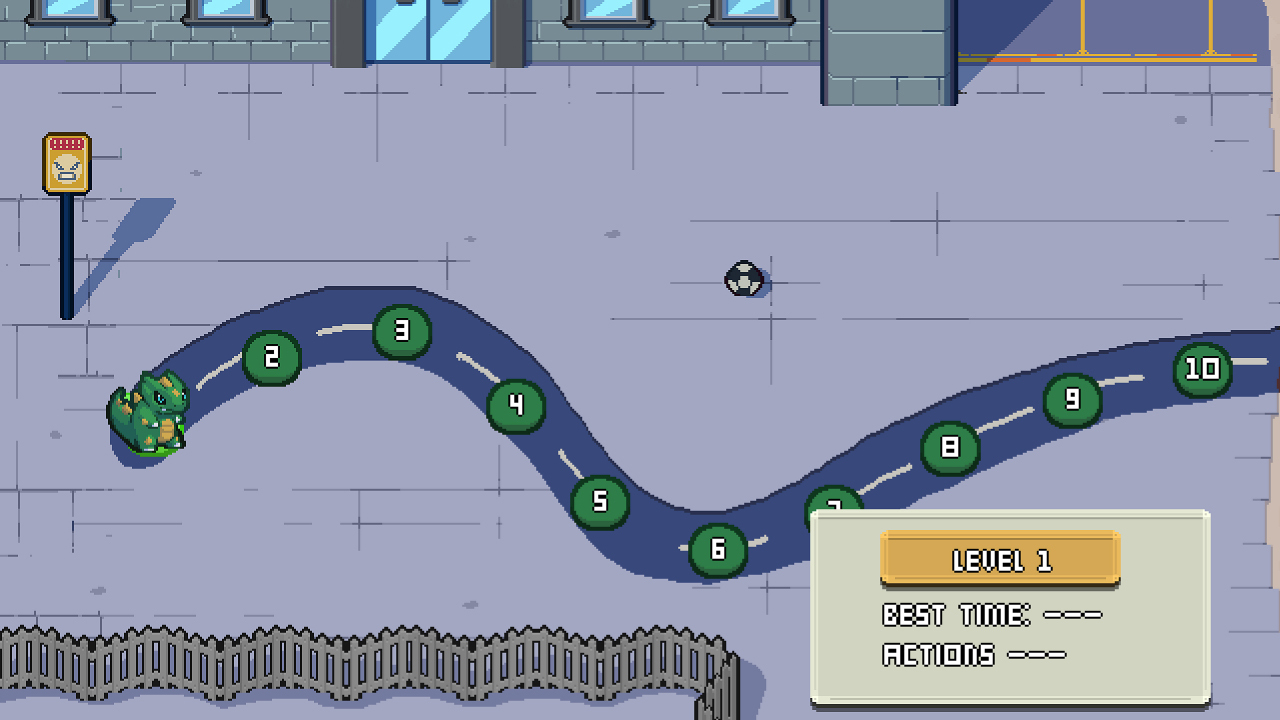Click the Best Time entry
The width and height of the screenshot is (1280, 720).
pyautogui.click(x=990, y=614)
